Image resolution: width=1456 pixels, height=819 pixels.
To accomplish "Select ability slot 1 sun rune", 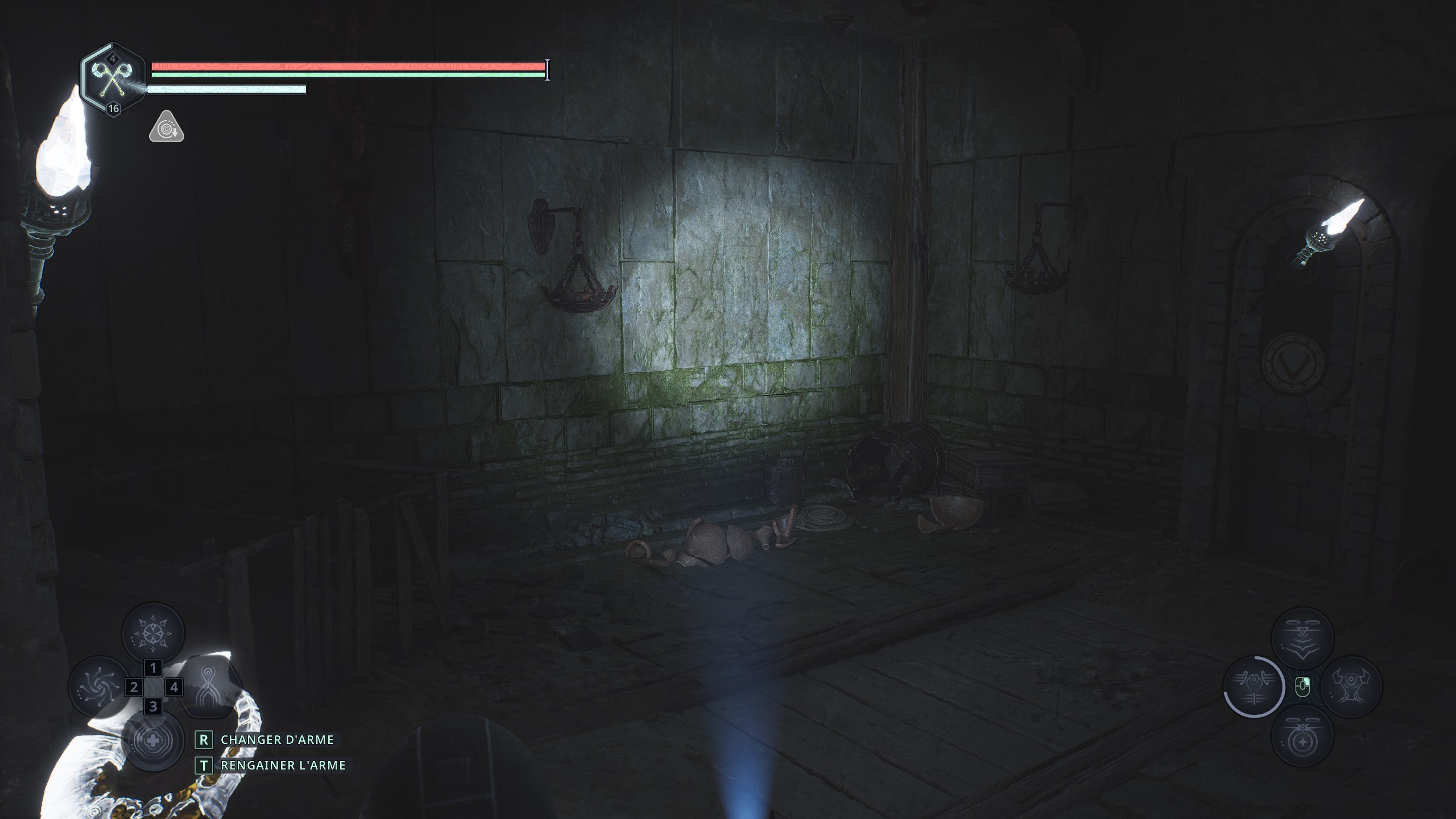I will pyautogui.click(x=152, y=632).
